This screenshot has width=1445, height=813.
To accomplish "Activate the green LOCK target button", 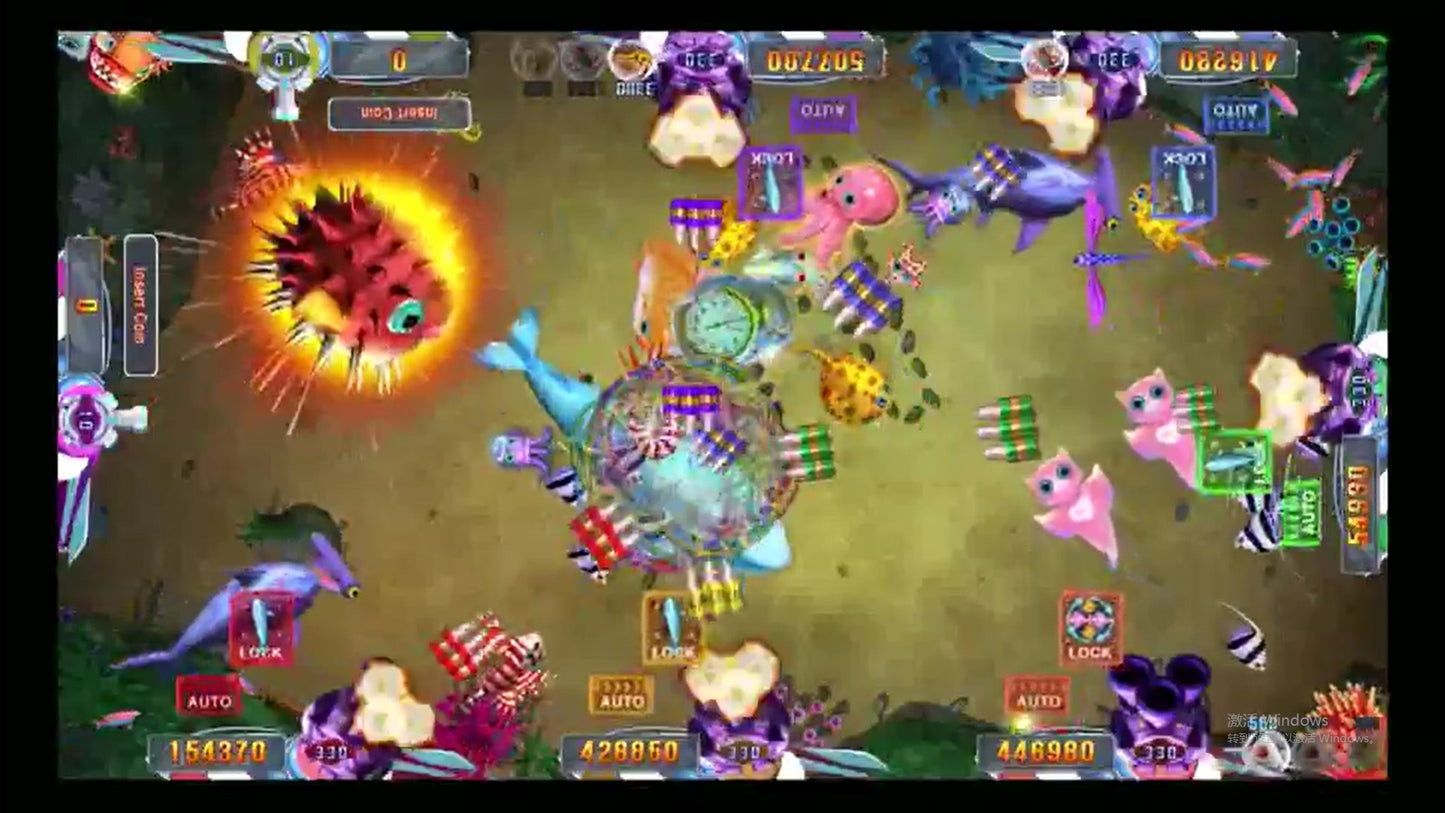I will pos(1235,462).
